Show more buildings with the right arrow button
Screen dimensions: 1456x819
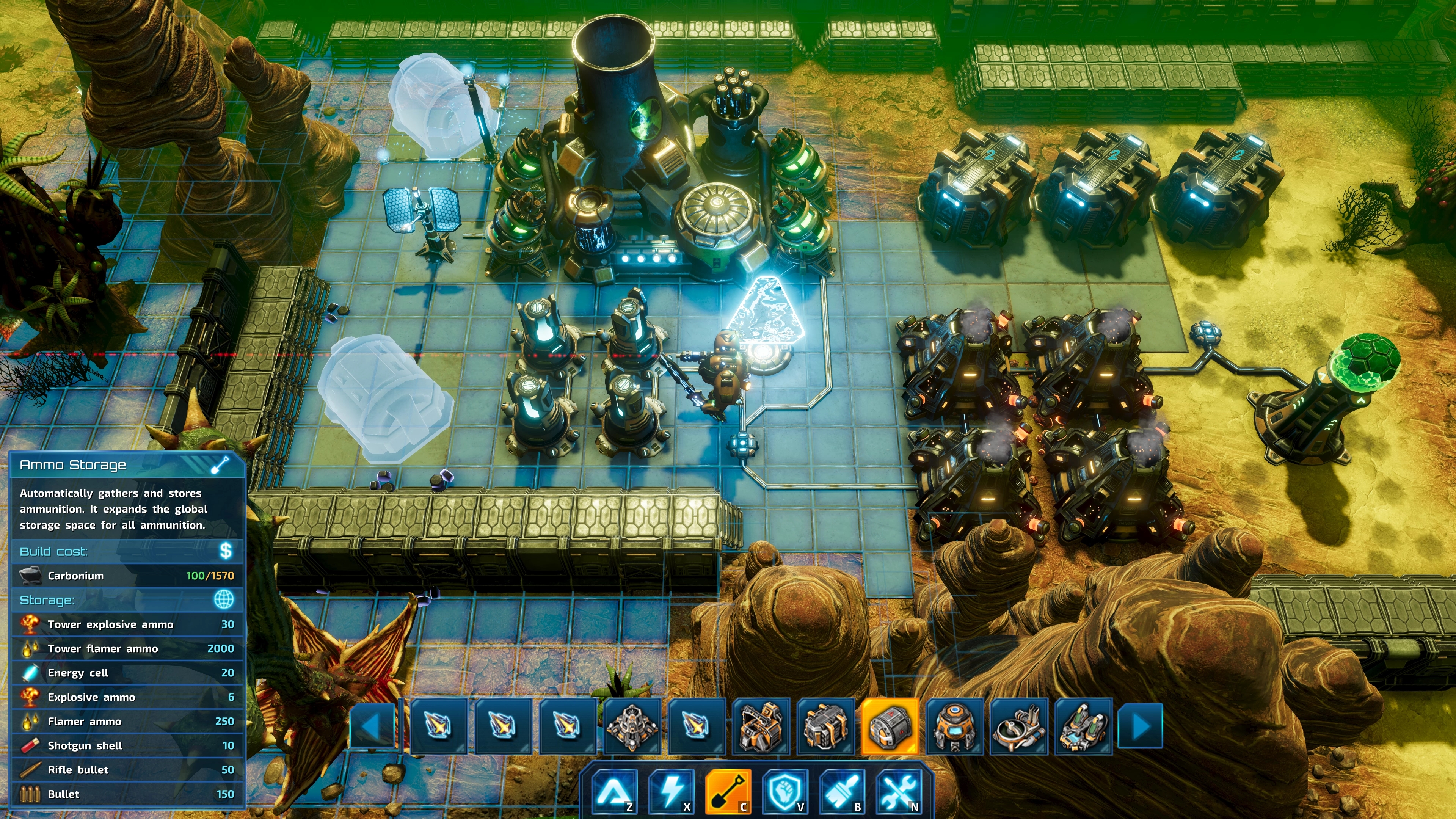(1141, 726)
